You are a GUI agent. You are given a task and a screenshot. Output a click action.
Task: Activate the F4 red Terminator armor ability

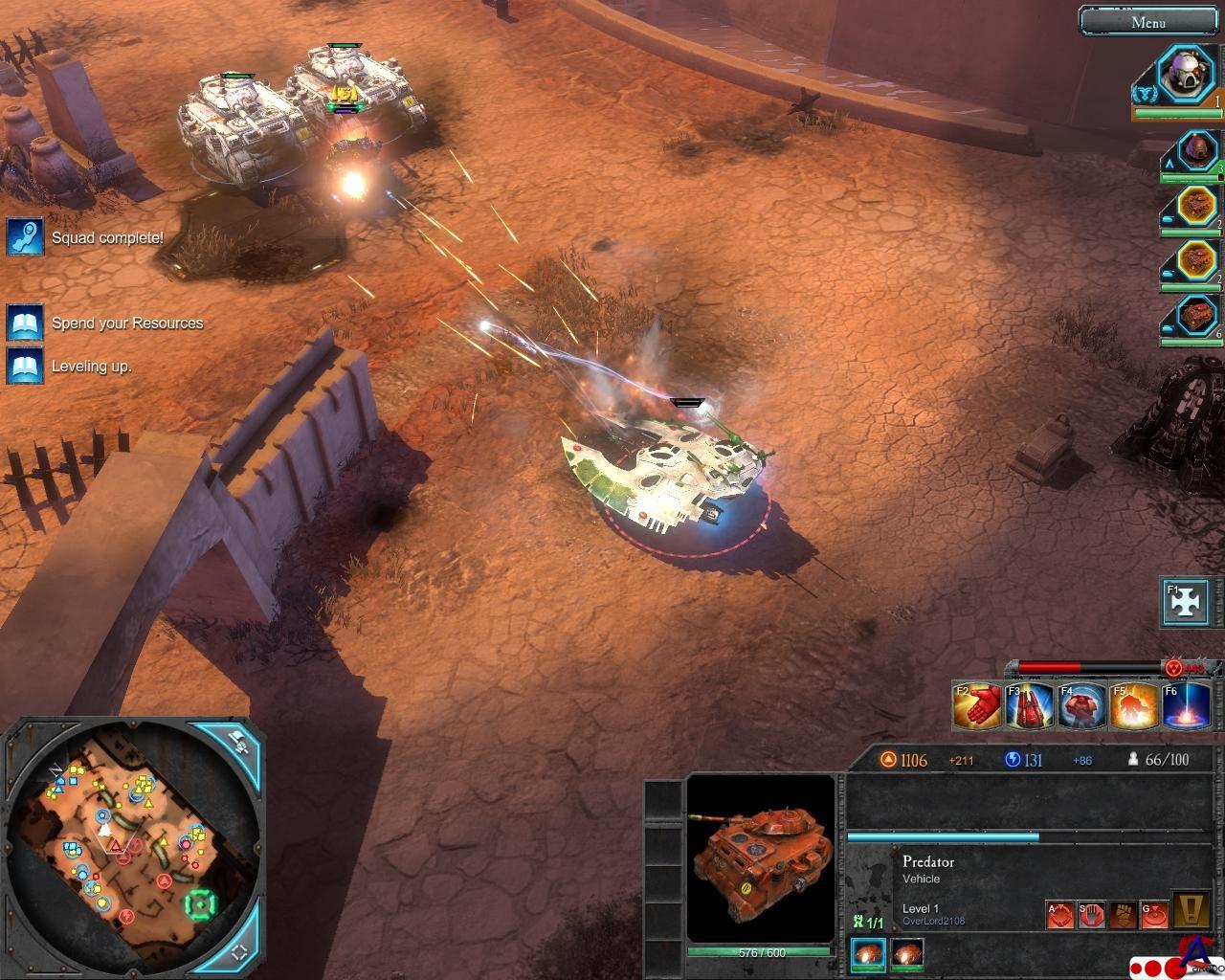coord(1081,706)
